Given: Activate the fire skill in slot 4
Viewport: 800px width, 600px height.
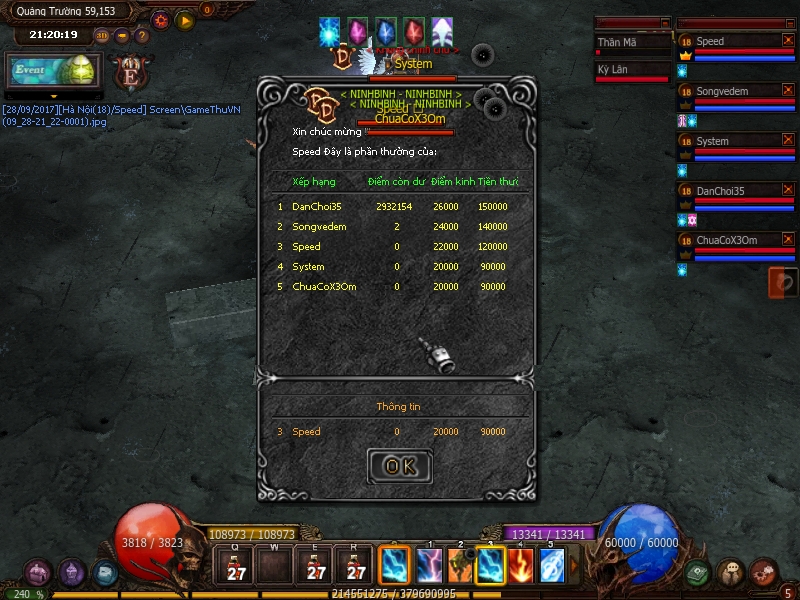Looking at the screenshot, I should [x=521, y=566].
